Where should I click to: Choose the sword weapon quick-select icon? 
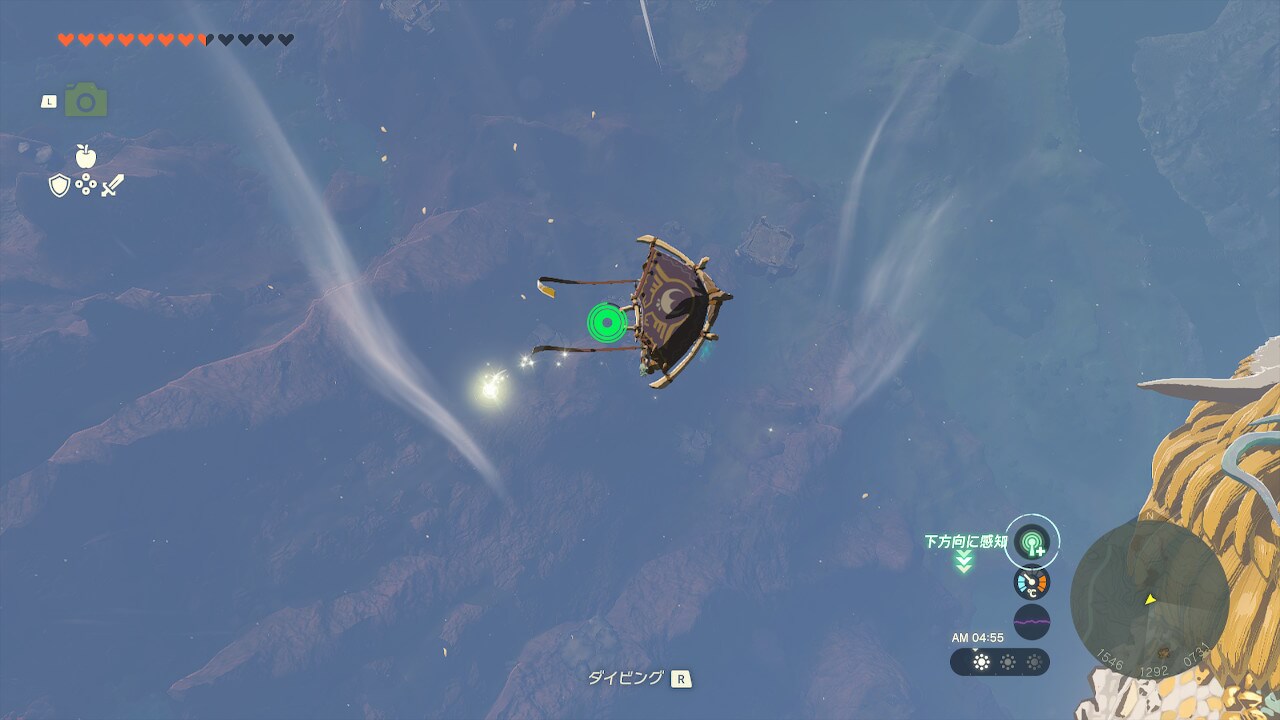tap(112, 185)
